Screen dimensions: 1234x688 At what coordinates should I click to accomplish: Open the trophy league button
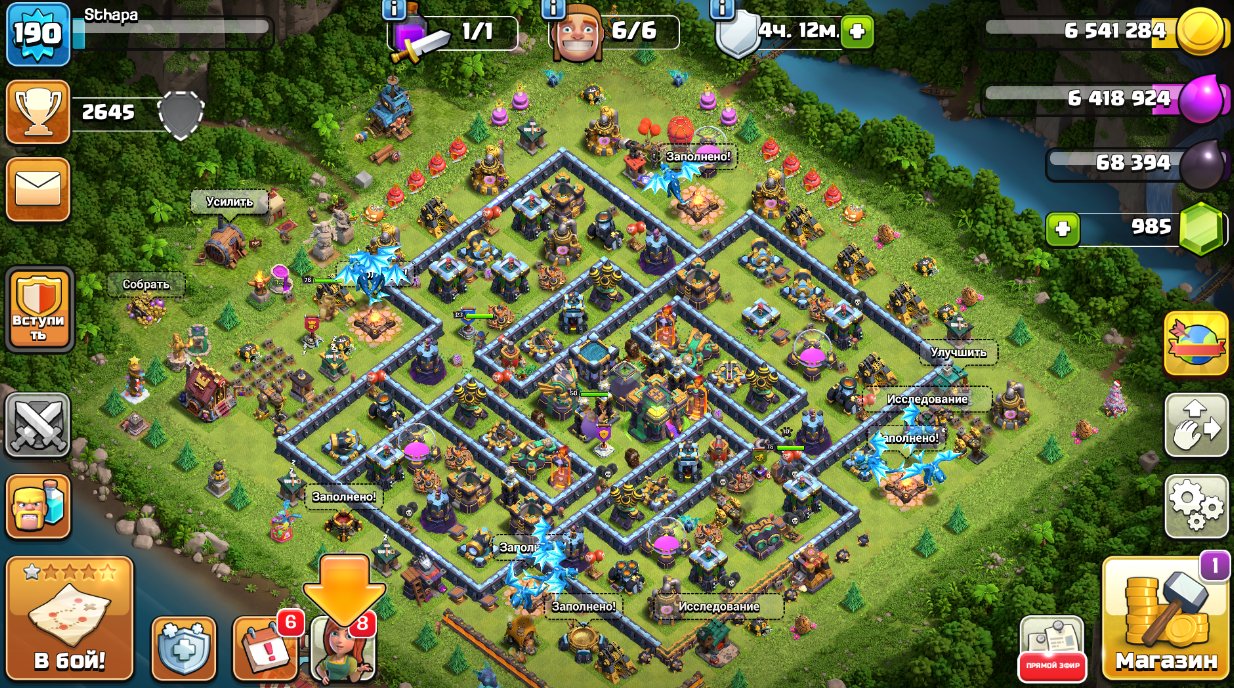click(38, 112)
